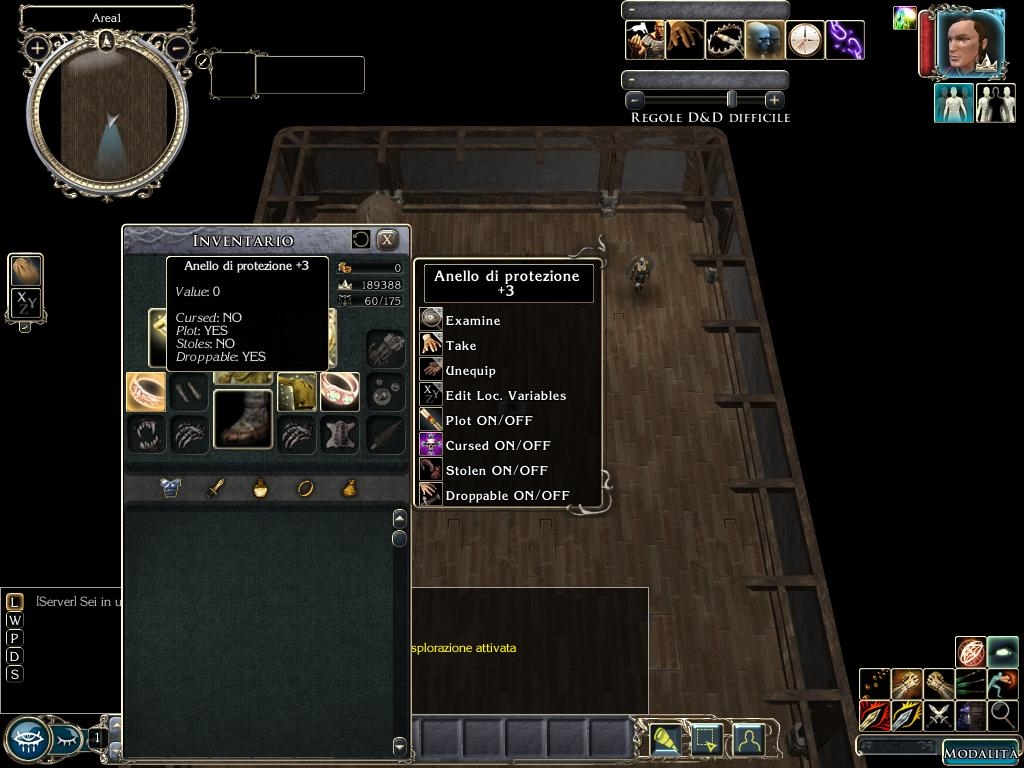Toggle Cursed ON/OFF for the ring
This screenshot has width=1024, height=768.
coord(497,445)
